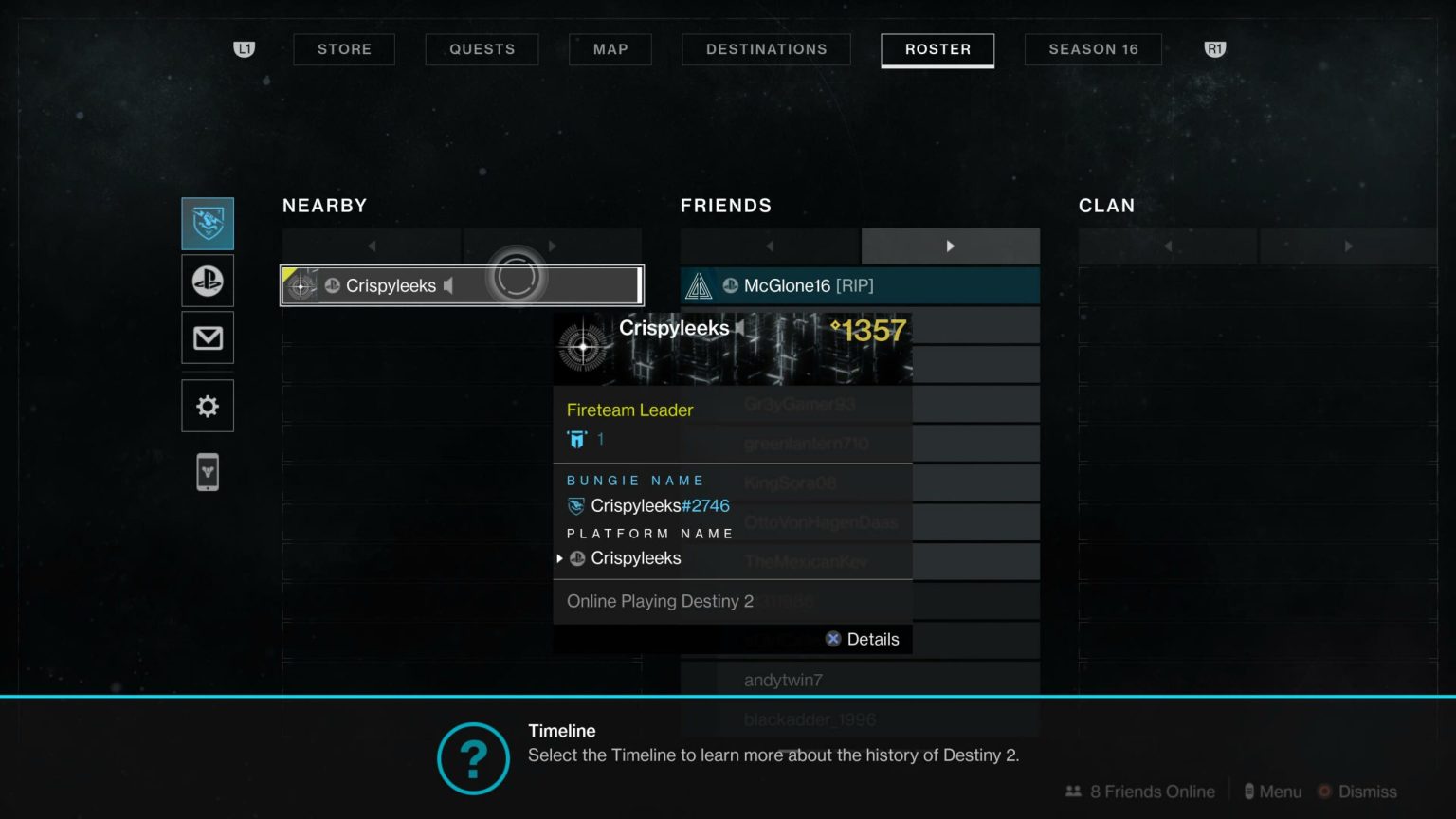Mute Crispyleeks using the speaker icon

pos(447,285)
